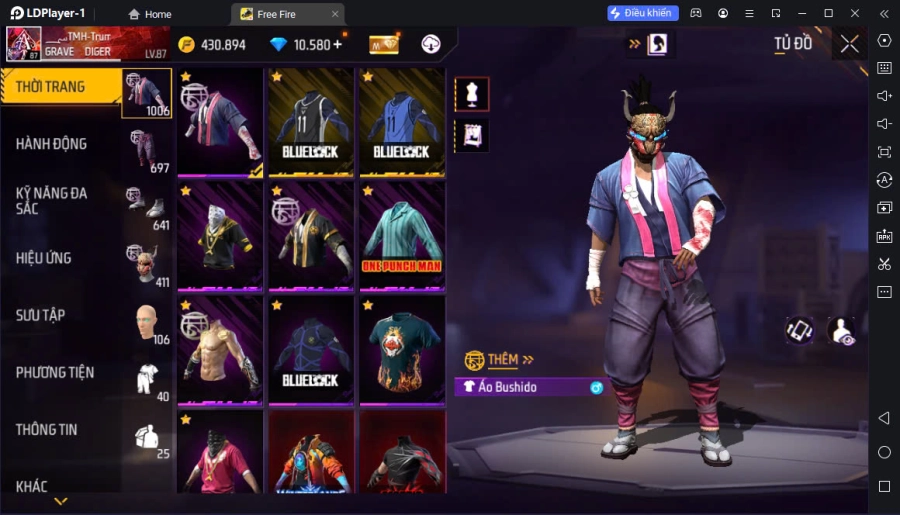This screenshot has height=515, width=900.
Task: Choose the blue Blue Lock number 11 jersey
Action: click(x=401, y=123)
